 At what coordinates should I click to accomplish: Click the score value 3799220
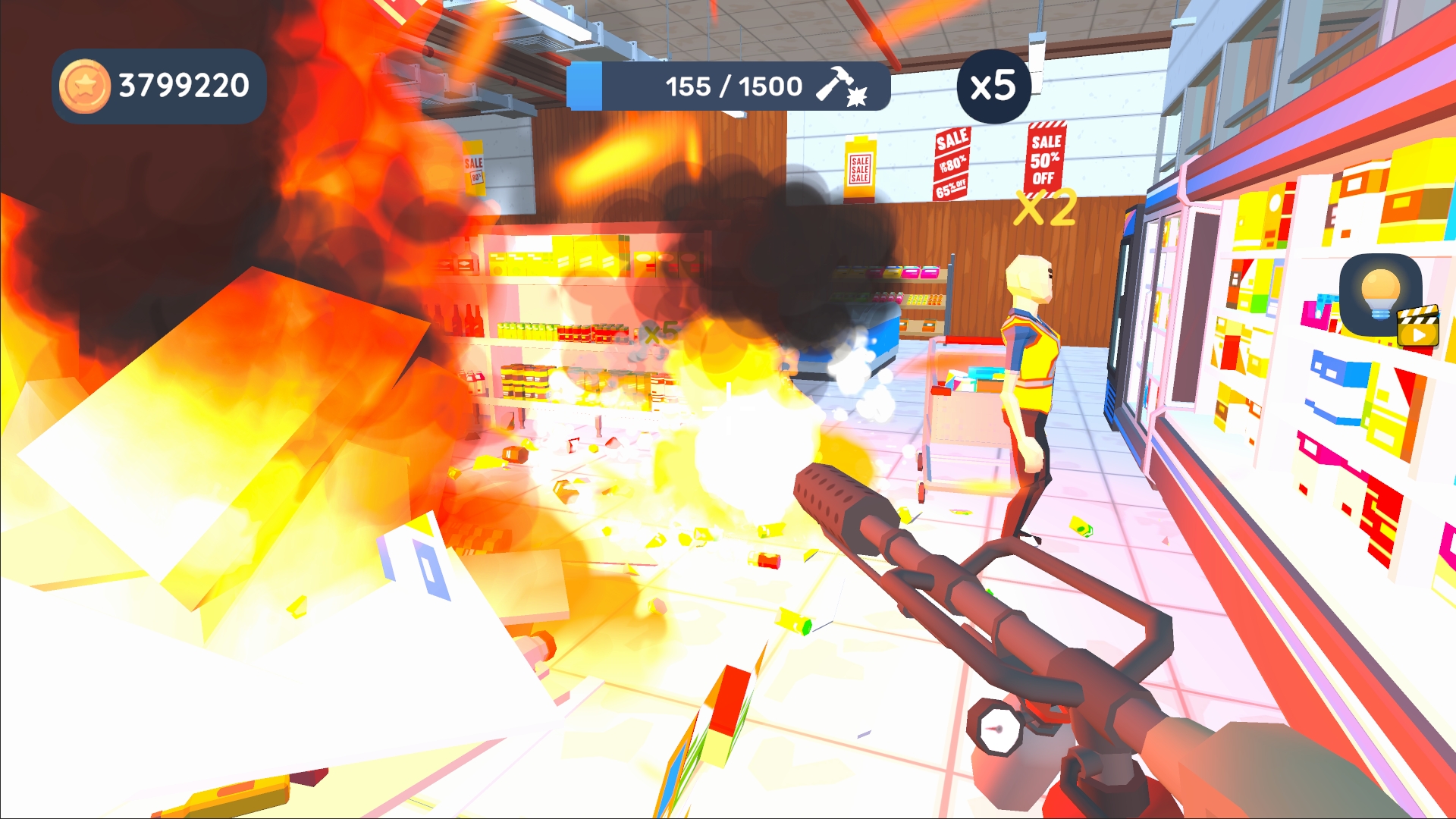coord(184,85)
